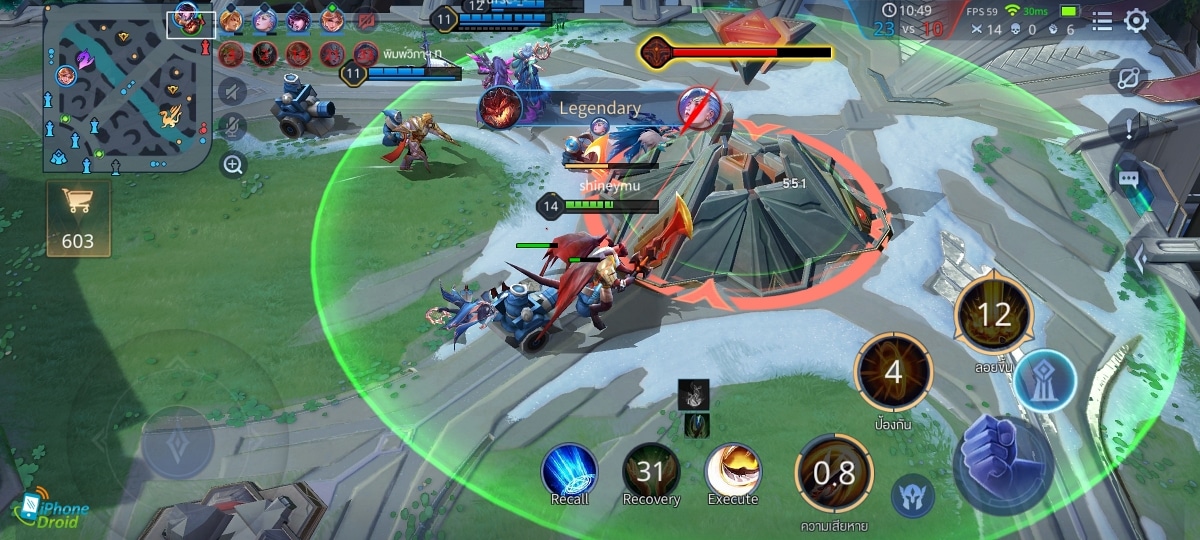Toggle the muted speaker button

pos(232,92)
